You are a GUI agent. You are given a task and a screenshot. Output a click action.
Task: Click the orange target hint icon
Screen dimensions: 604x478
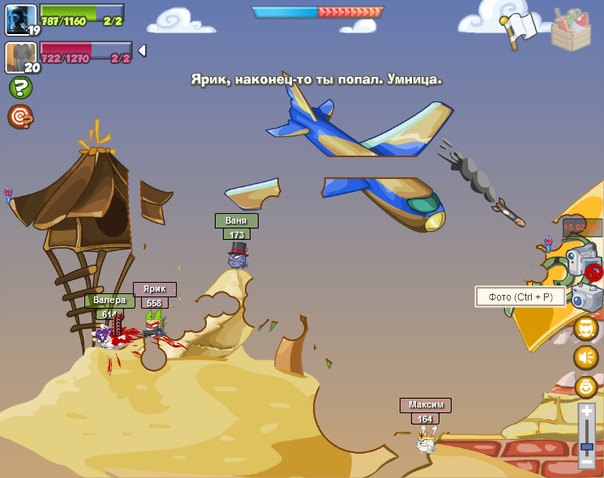20,117
